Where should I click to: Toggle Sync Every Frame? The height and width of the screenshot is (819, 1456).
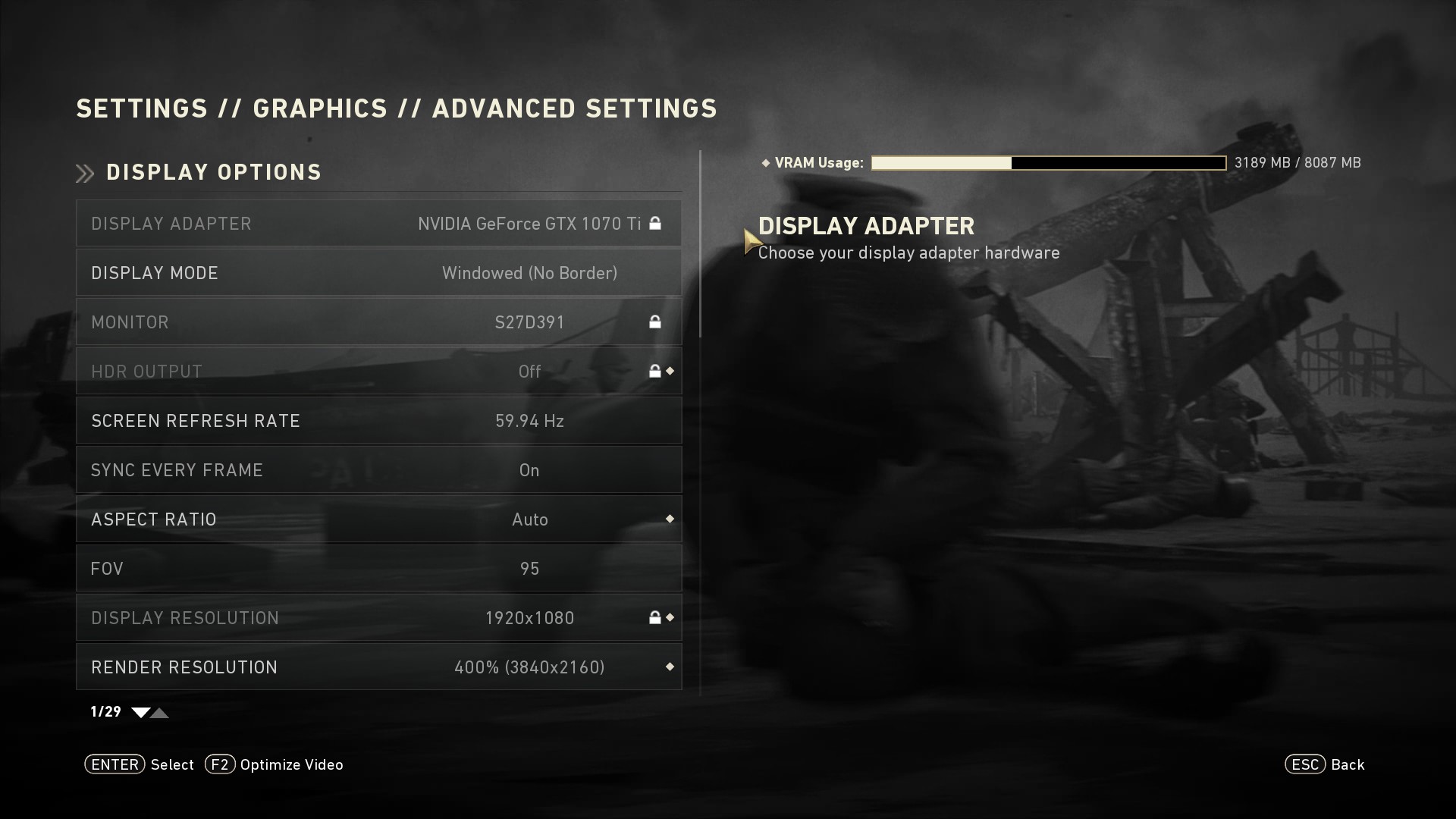(x=378, y=470)
